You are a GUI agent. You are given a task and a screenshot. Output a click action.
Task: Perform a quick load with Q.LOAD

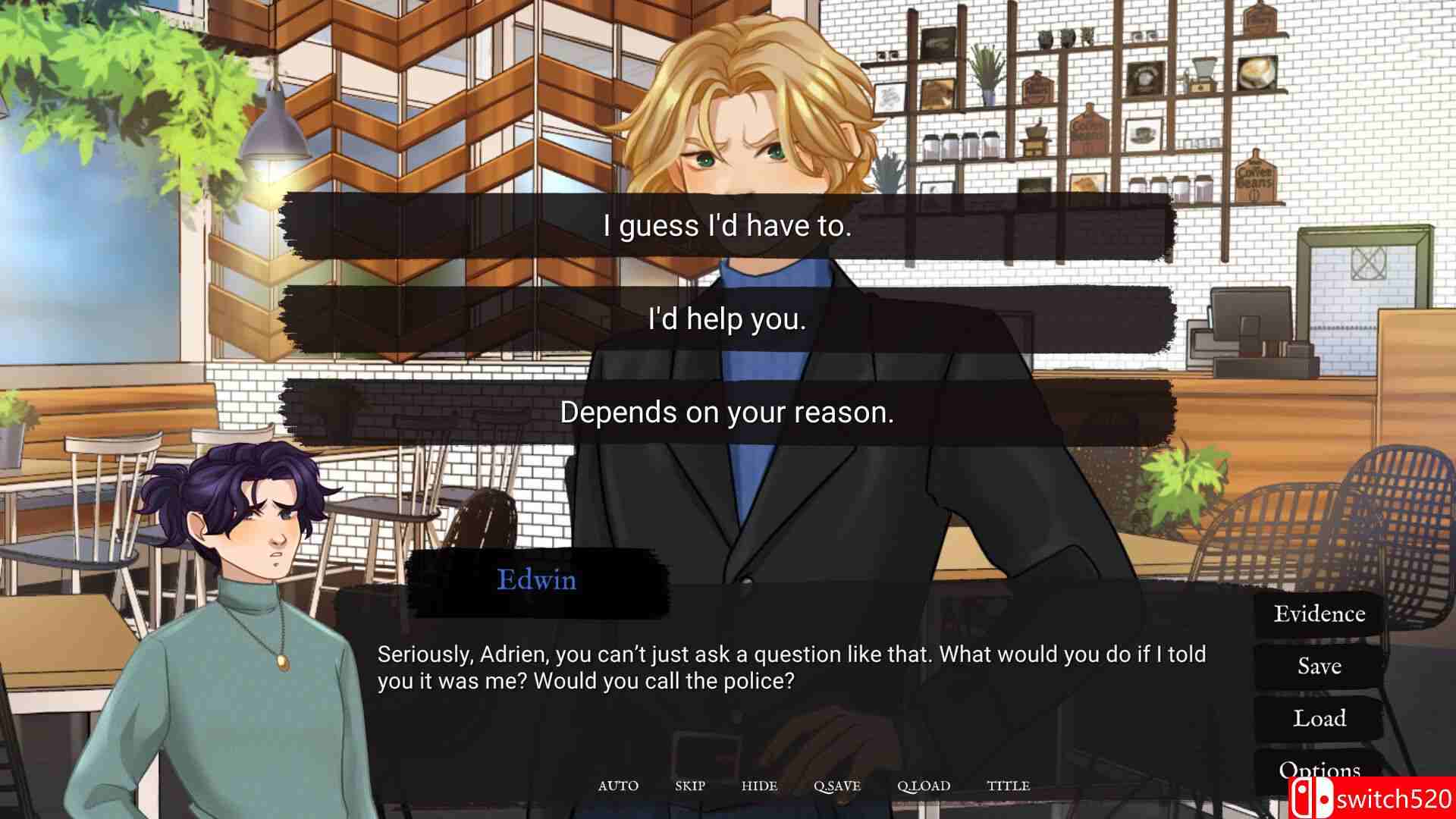tap(924, 786)
